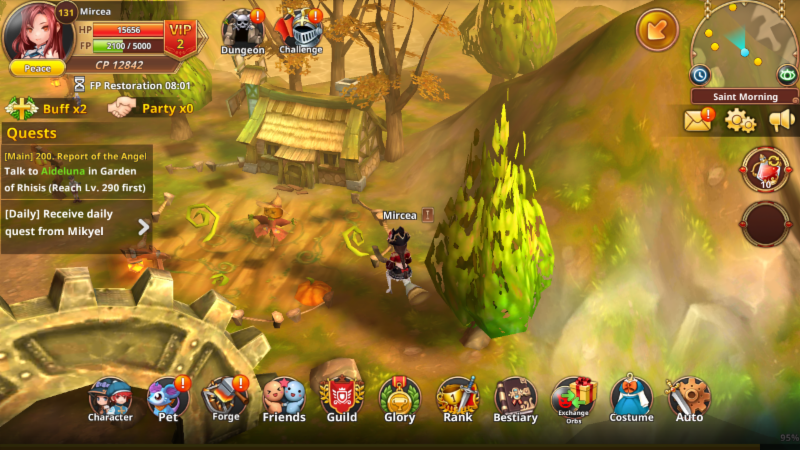Open the Bestiary
This screenshot has width=800, height=450.
pos(515,399)
